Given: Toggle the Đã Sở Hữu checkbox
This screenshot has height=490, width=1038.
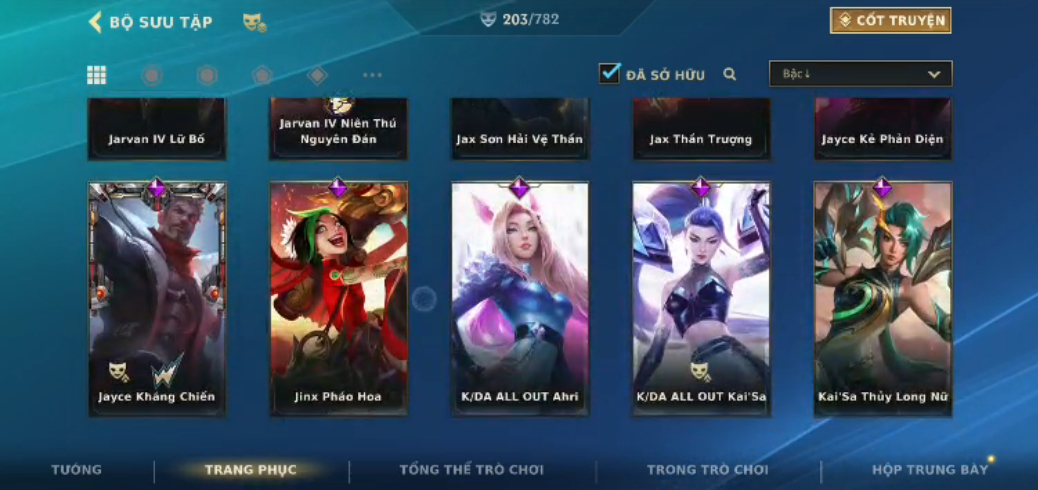Looking at the screenshot, I should [609, 73].
